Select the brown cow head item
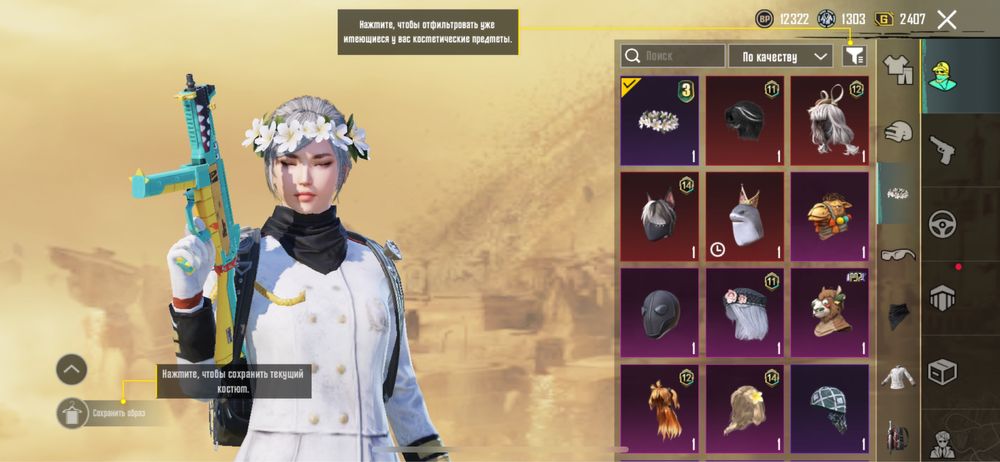Viewport: 1000px width, 462px height. coord(829,312)
